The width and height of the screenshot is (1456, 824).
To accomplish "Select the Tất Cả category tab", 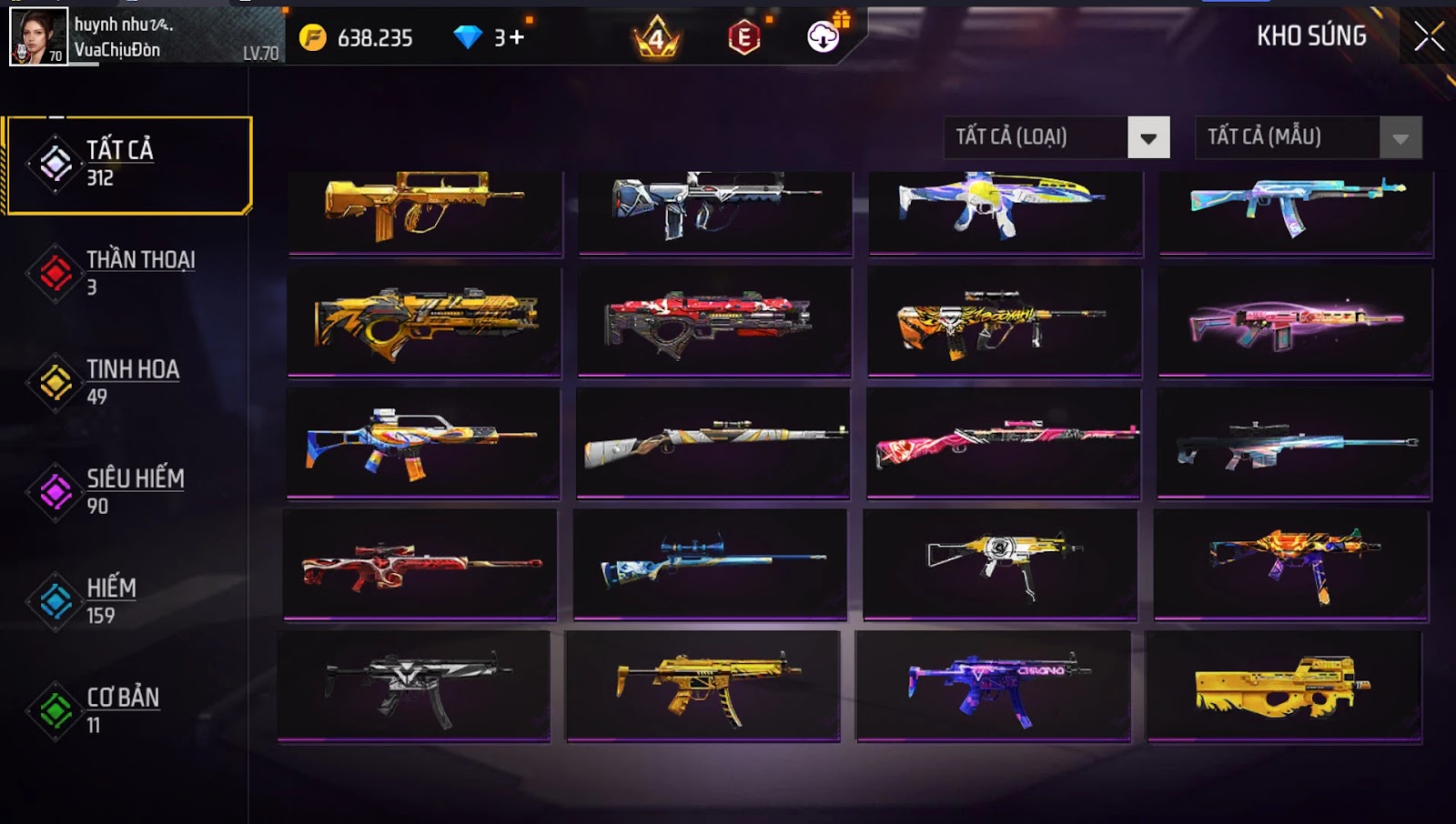I will 128,165.
